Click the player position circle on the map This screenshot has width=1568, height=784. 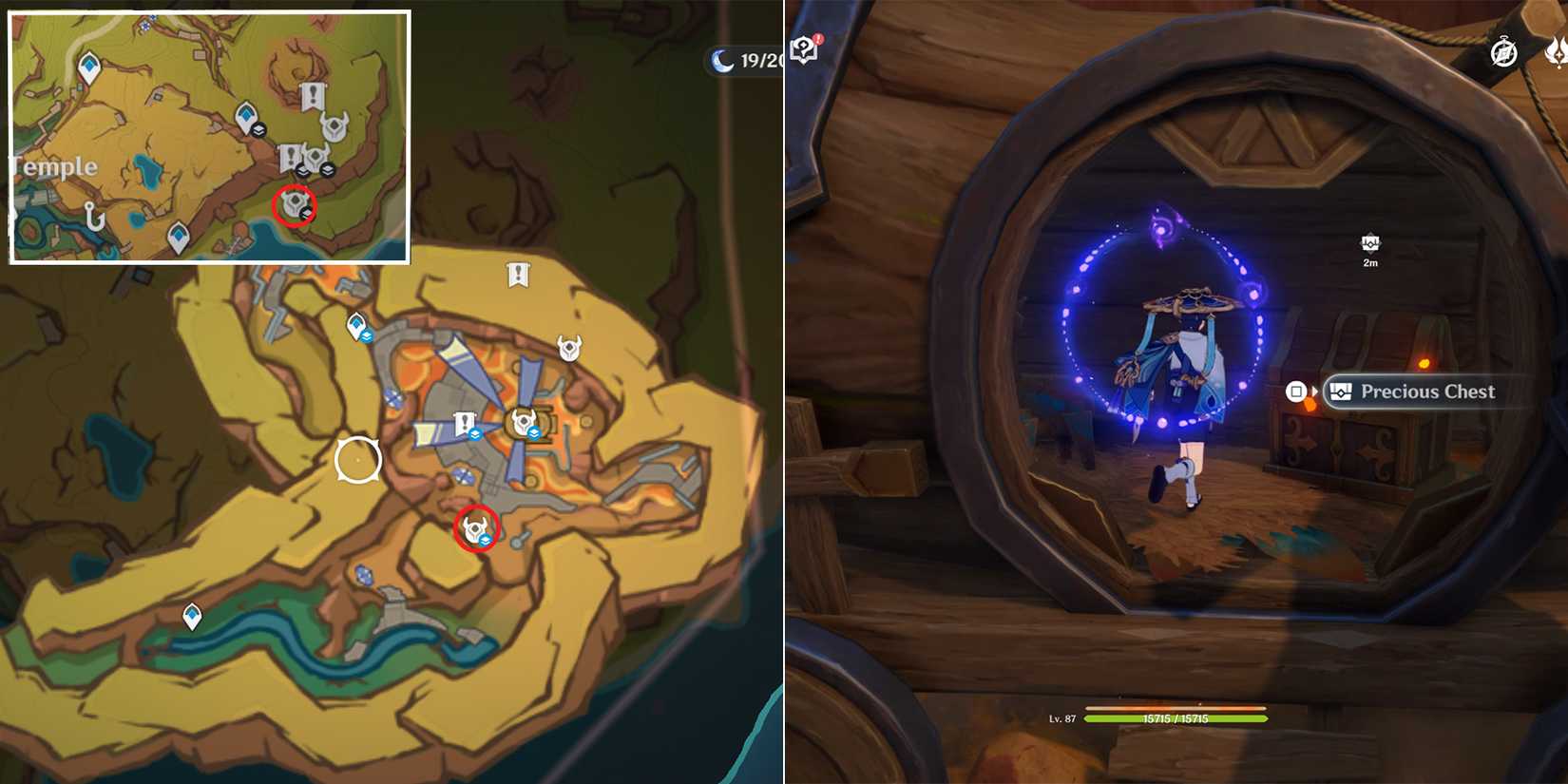click(358, 459)
